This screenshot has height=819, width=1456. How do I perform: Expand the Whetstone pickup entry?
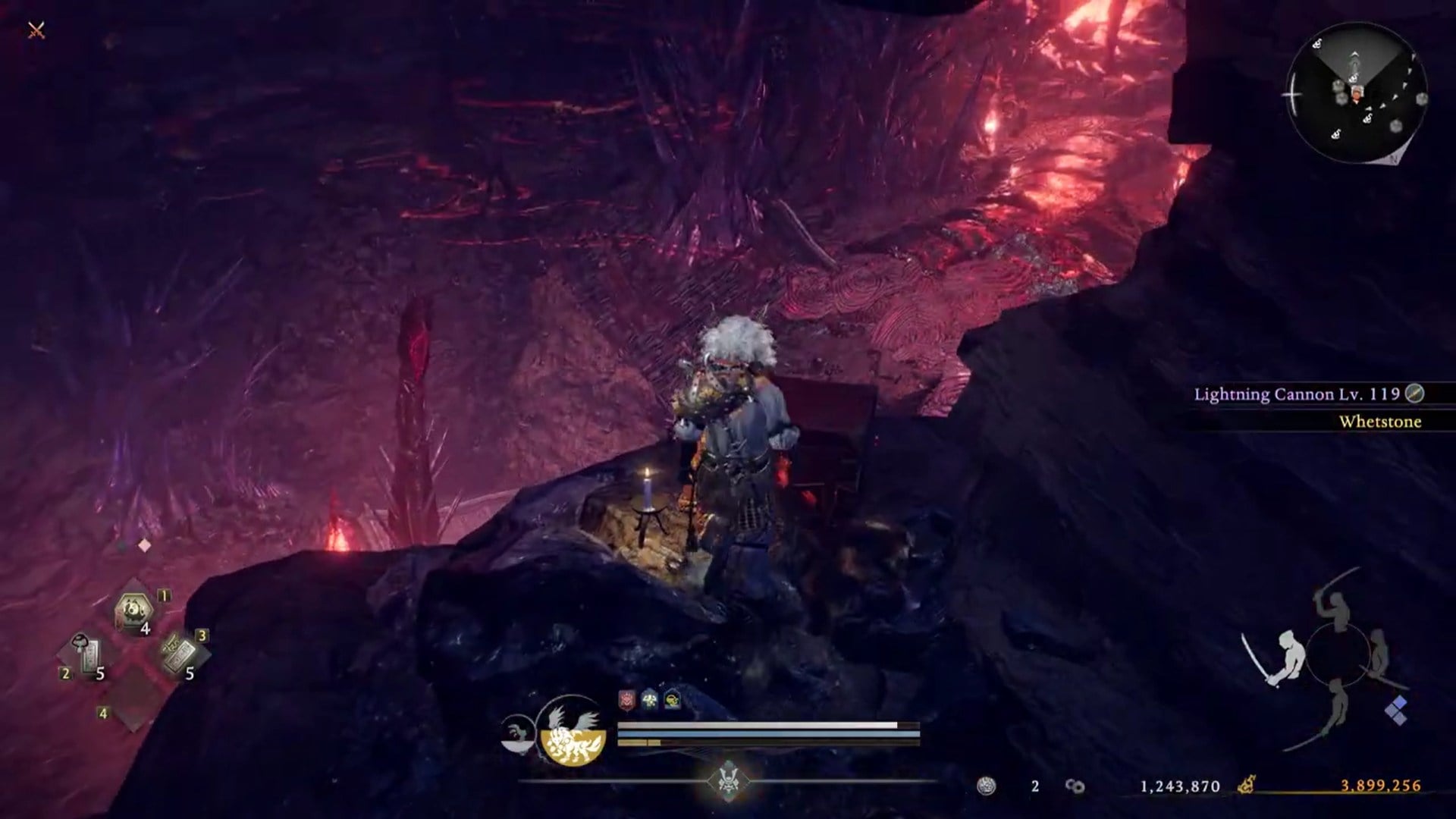point(1380,422)
